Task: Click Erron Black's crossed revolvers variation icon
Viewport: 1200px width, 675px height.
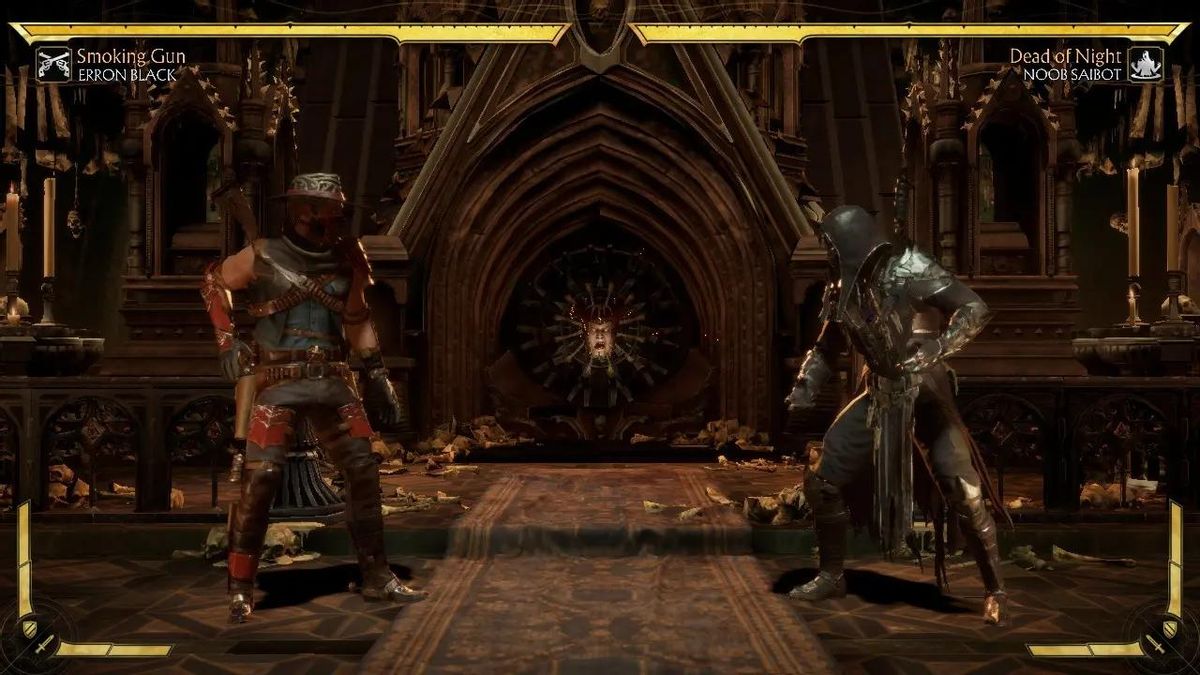Action: (x=54, y=64)
